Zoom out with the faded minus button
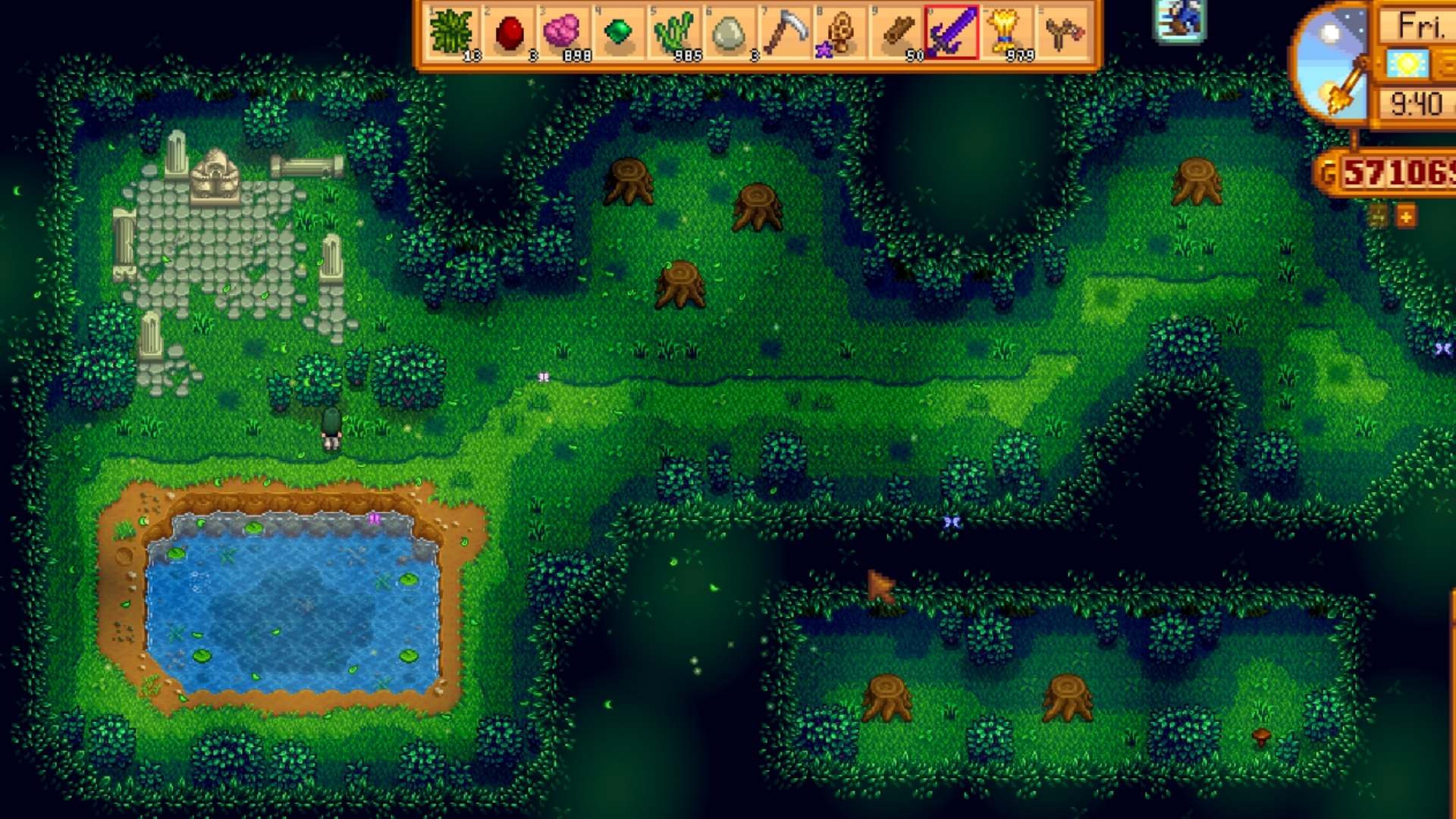The width and height of the screenshot is (1456, 819). pos(1378,218)
